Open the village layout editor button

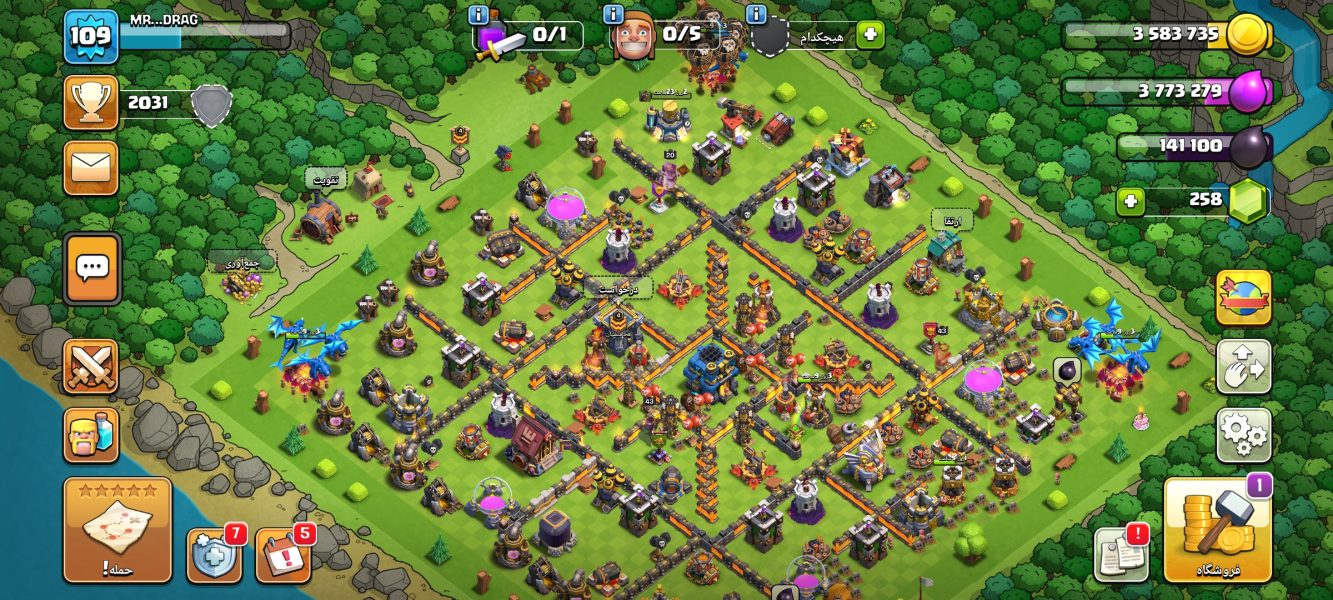(x=1243, y=366)
